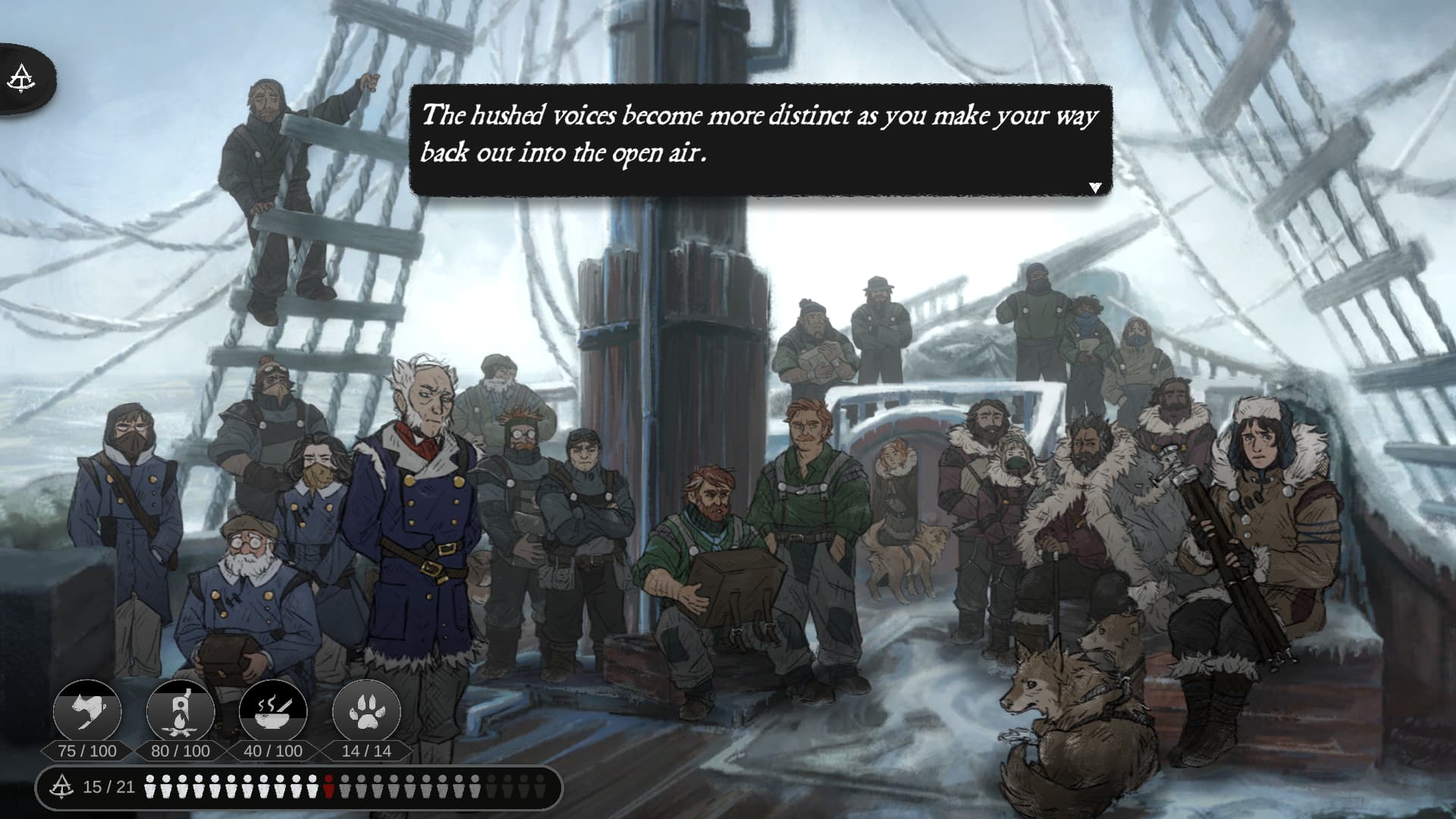Open the crew roster bar

coord(299,788)
